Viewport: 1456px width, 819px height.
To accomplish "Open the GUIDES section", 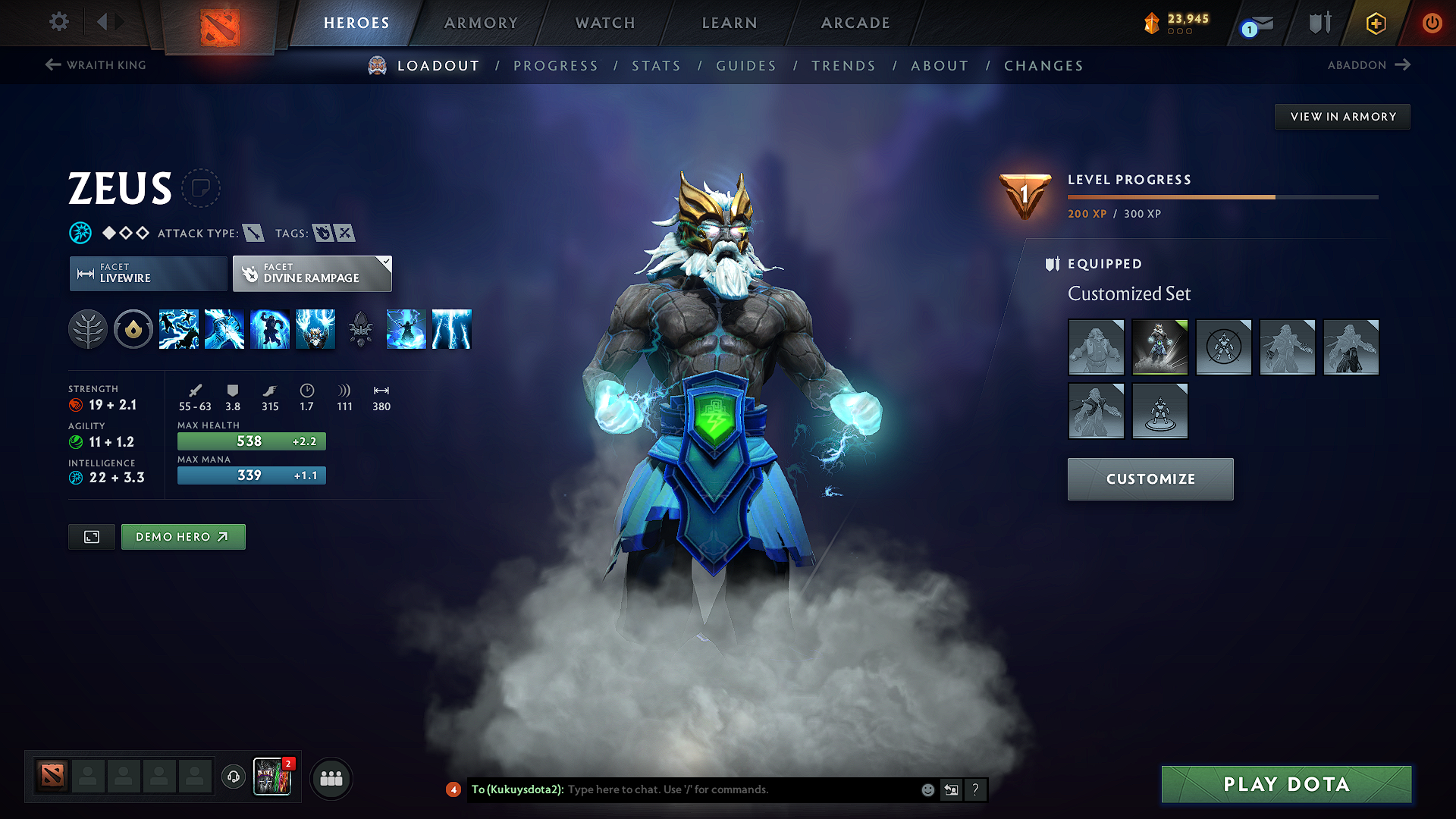I will point(745,66).
